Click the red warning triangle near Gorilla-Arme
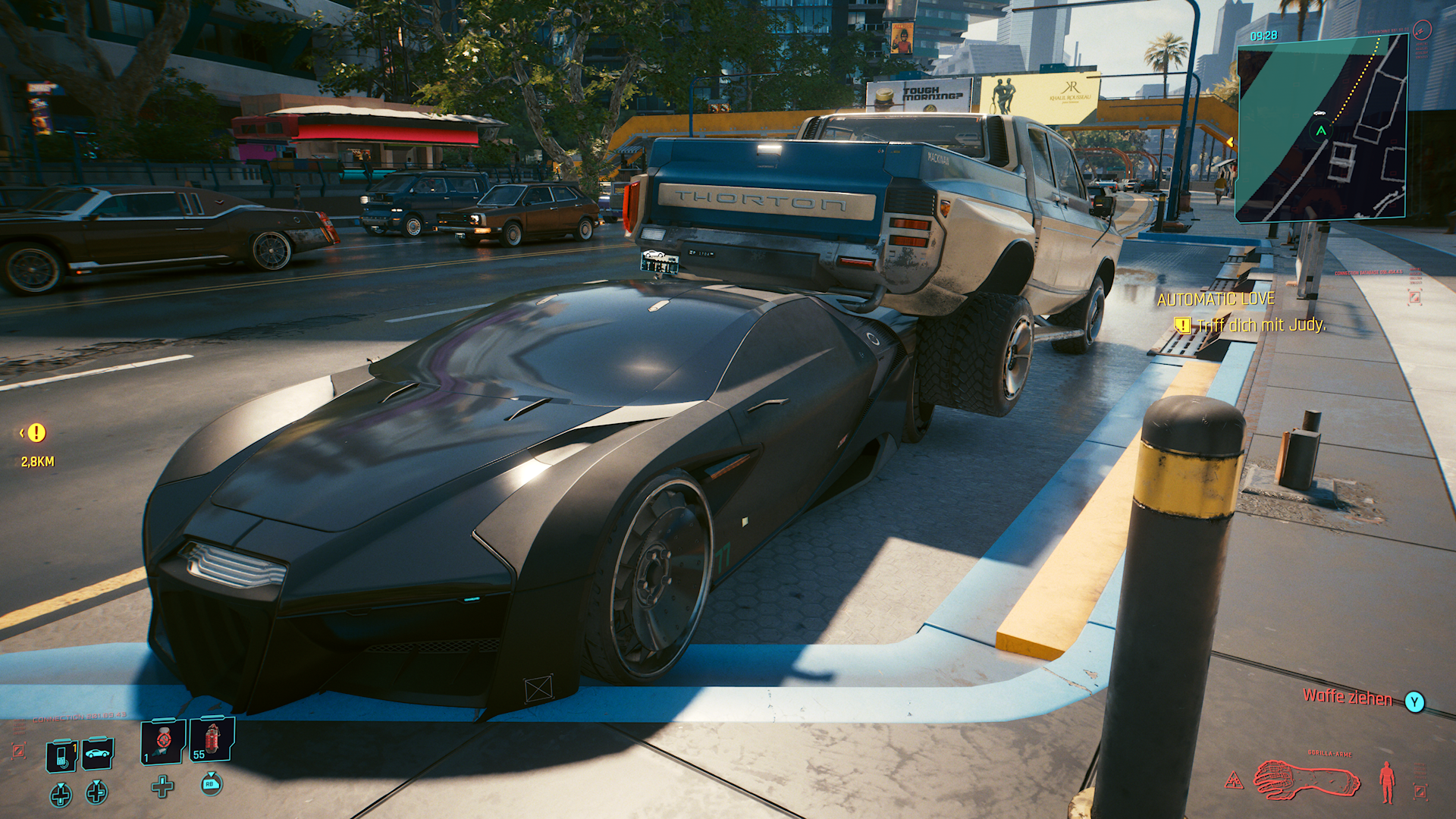1456x819 pixels. coord(1234,780)
